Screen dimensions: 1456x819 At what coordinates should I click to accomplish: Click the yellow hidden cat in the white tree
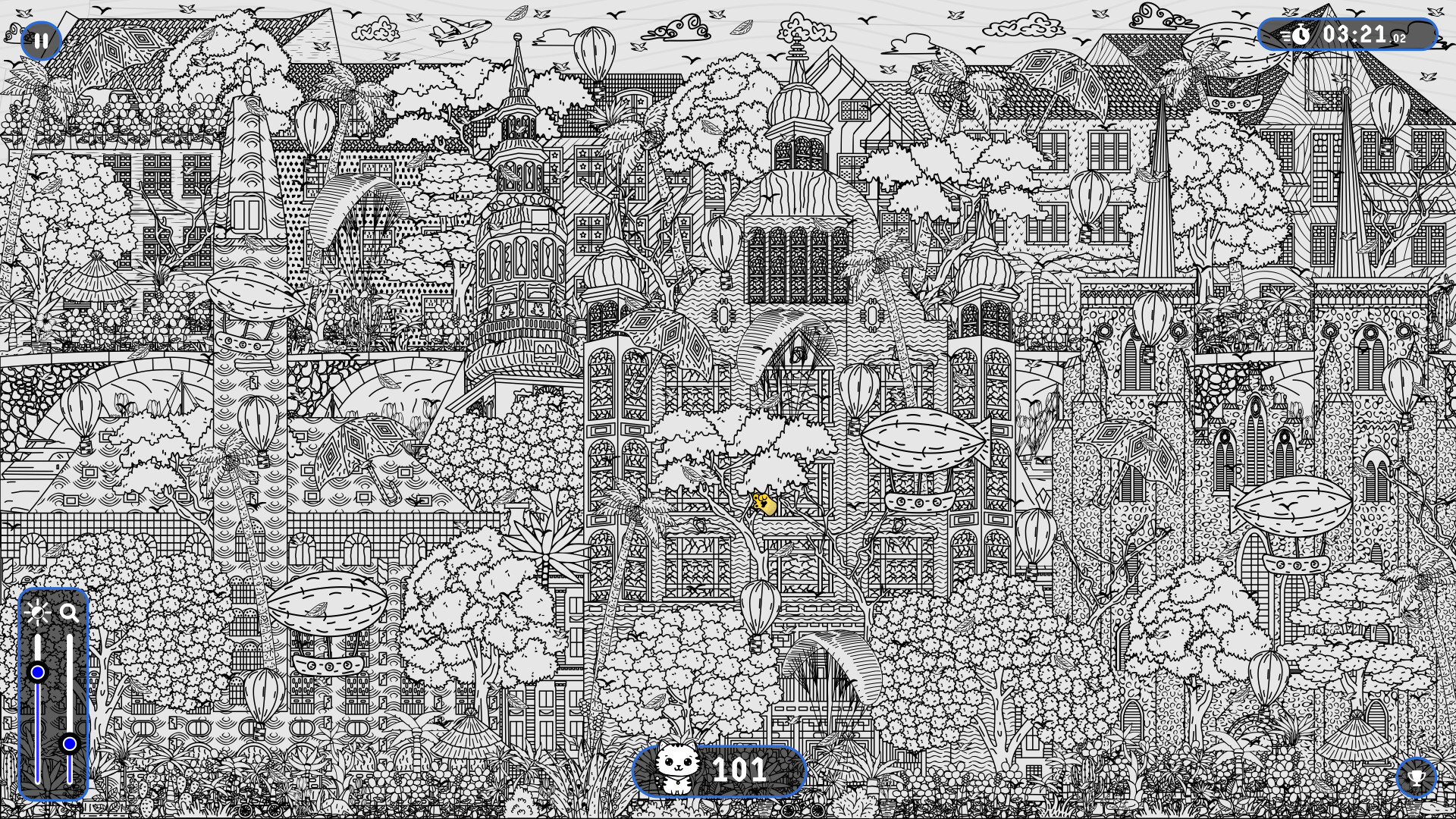pos(764,502)
